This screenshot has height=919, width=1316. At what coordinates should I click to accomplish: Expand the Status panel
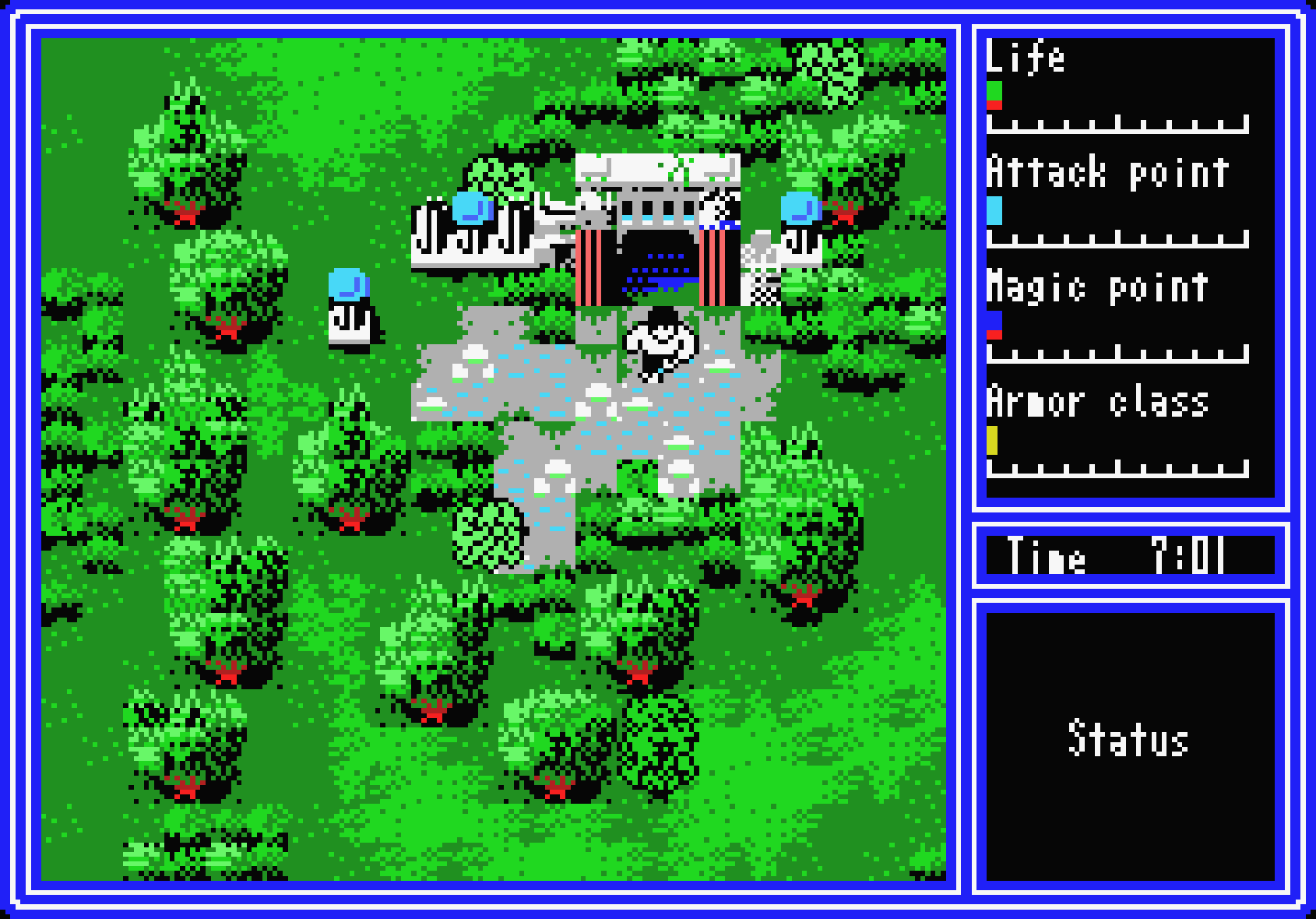pyautogui.click(x=1129, y=740)
